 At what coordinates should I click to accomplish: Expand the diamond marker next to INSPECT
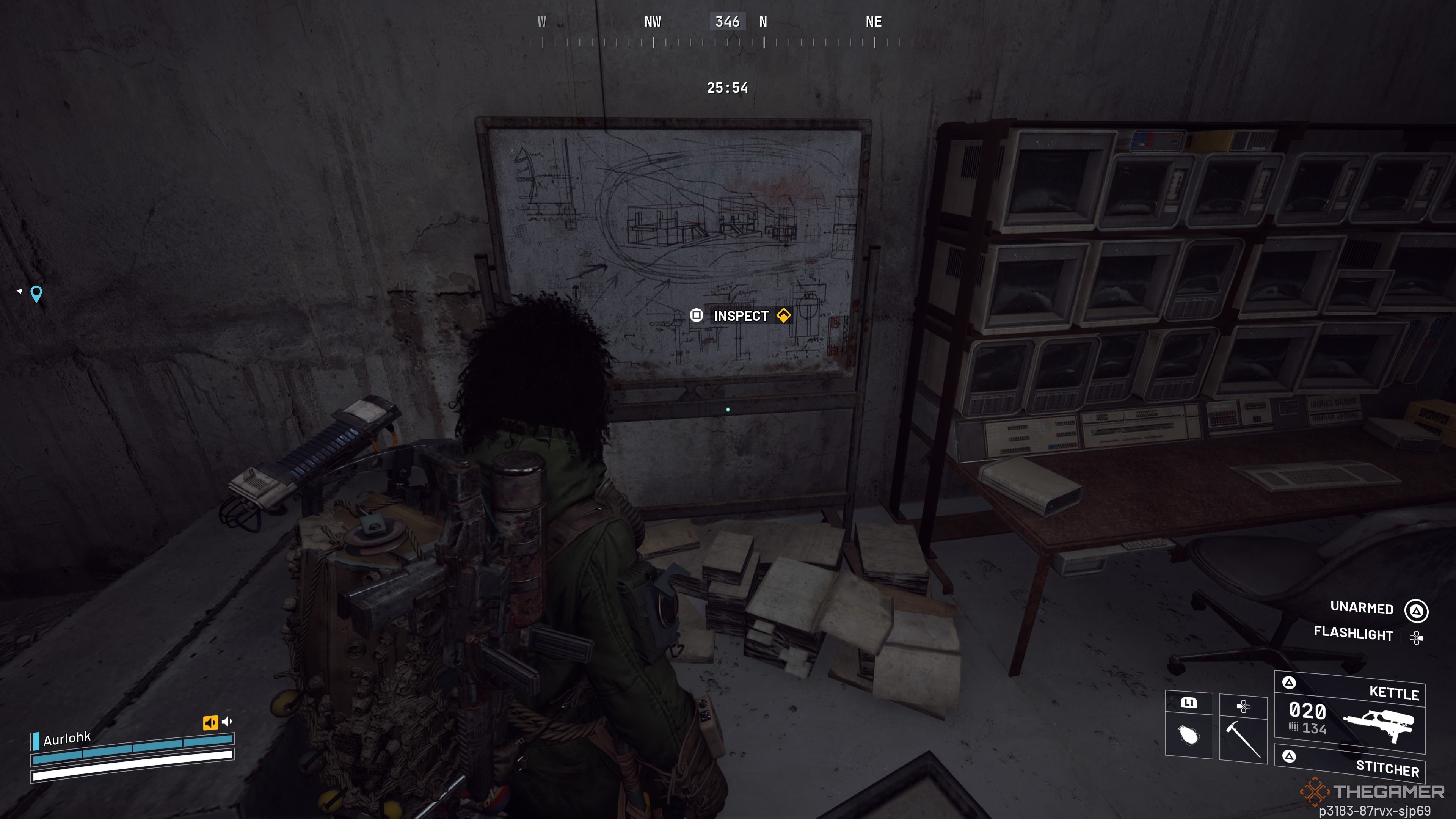click(x=783, y=316)
